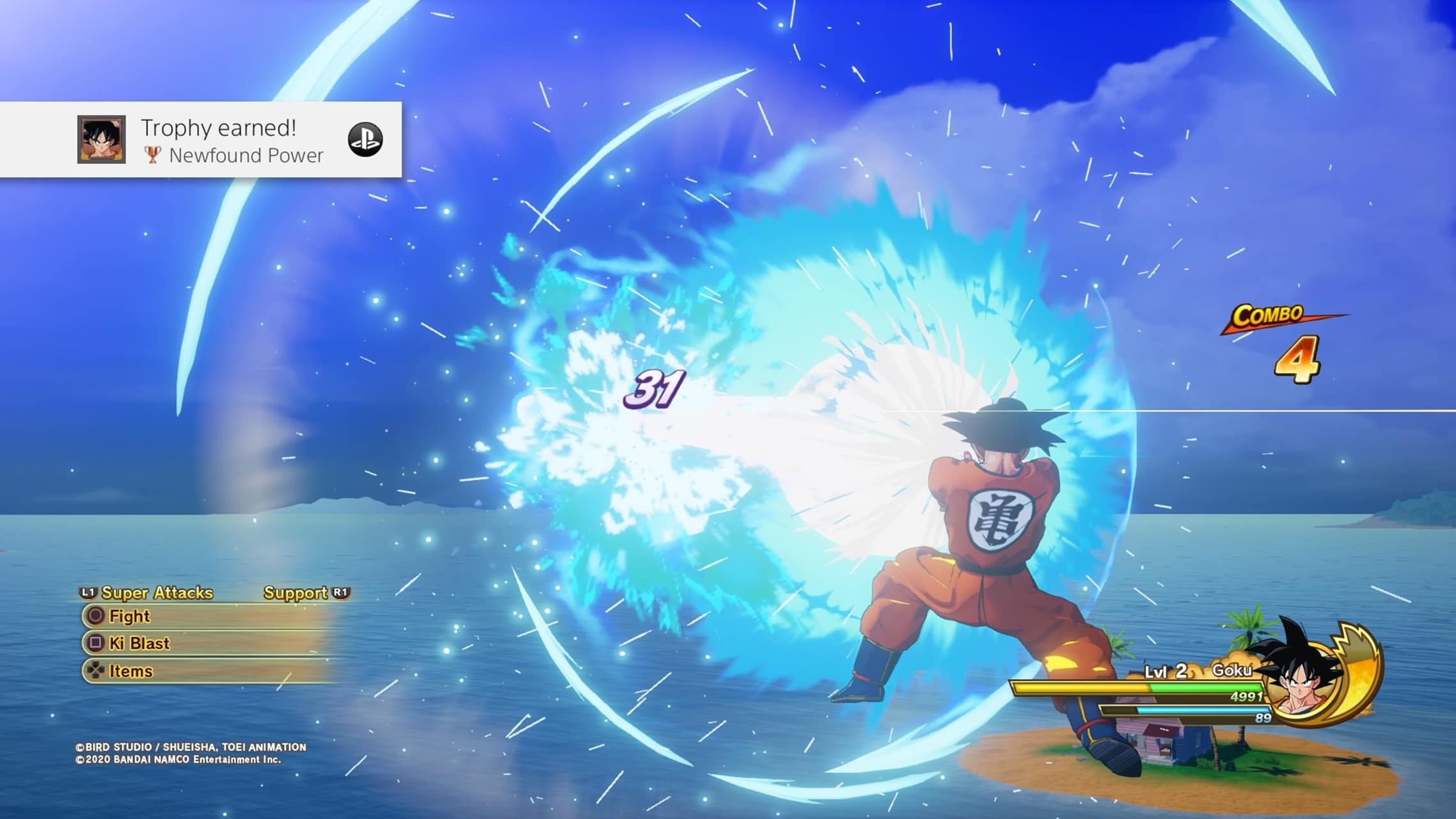This screenshot has height=819, width=1456.
Task: Open the Newfound Power trophy notification
Action: 232,140
